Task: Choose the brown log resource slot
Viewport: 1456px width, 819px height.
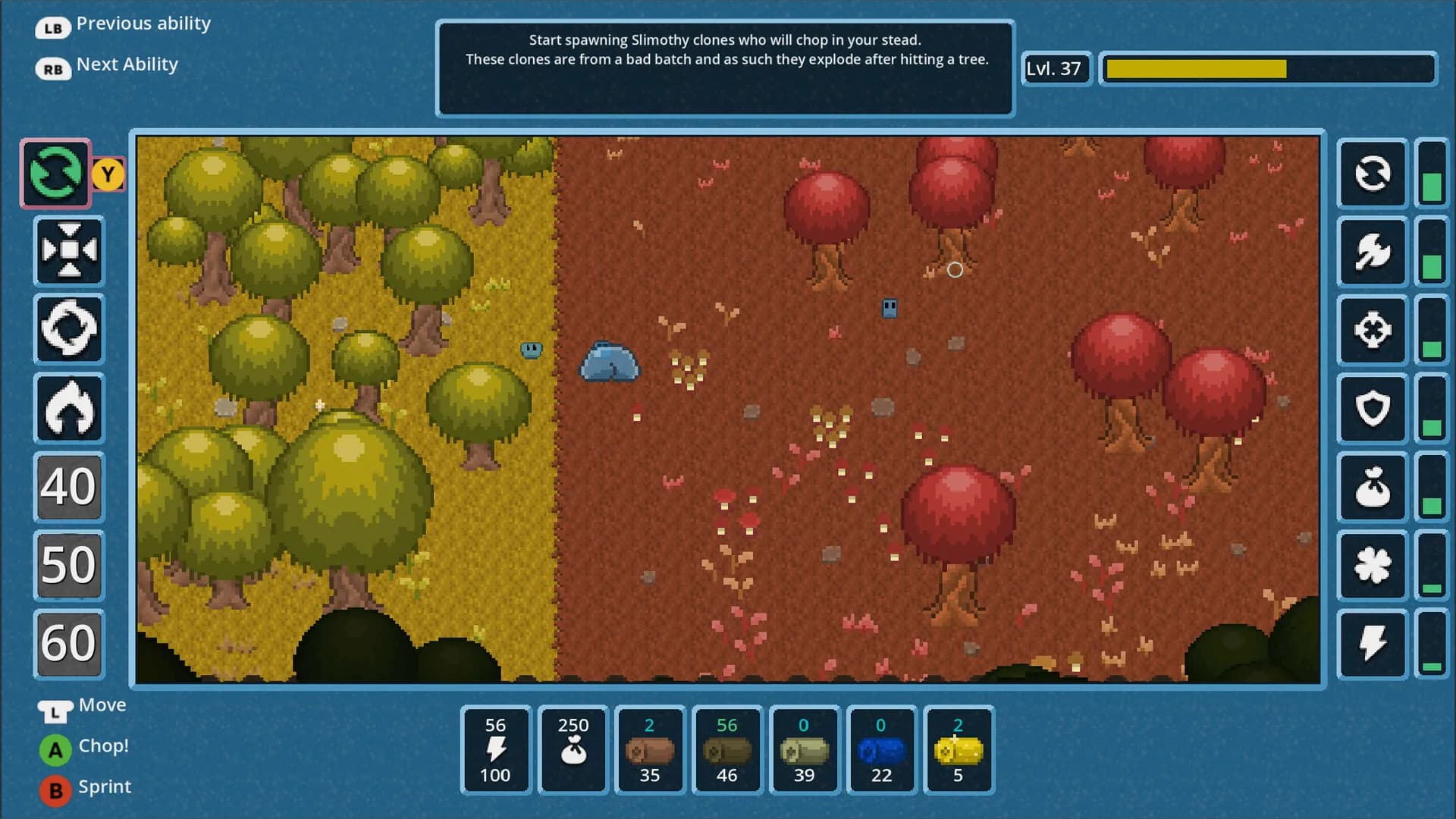Action: [x=650, y=750]
